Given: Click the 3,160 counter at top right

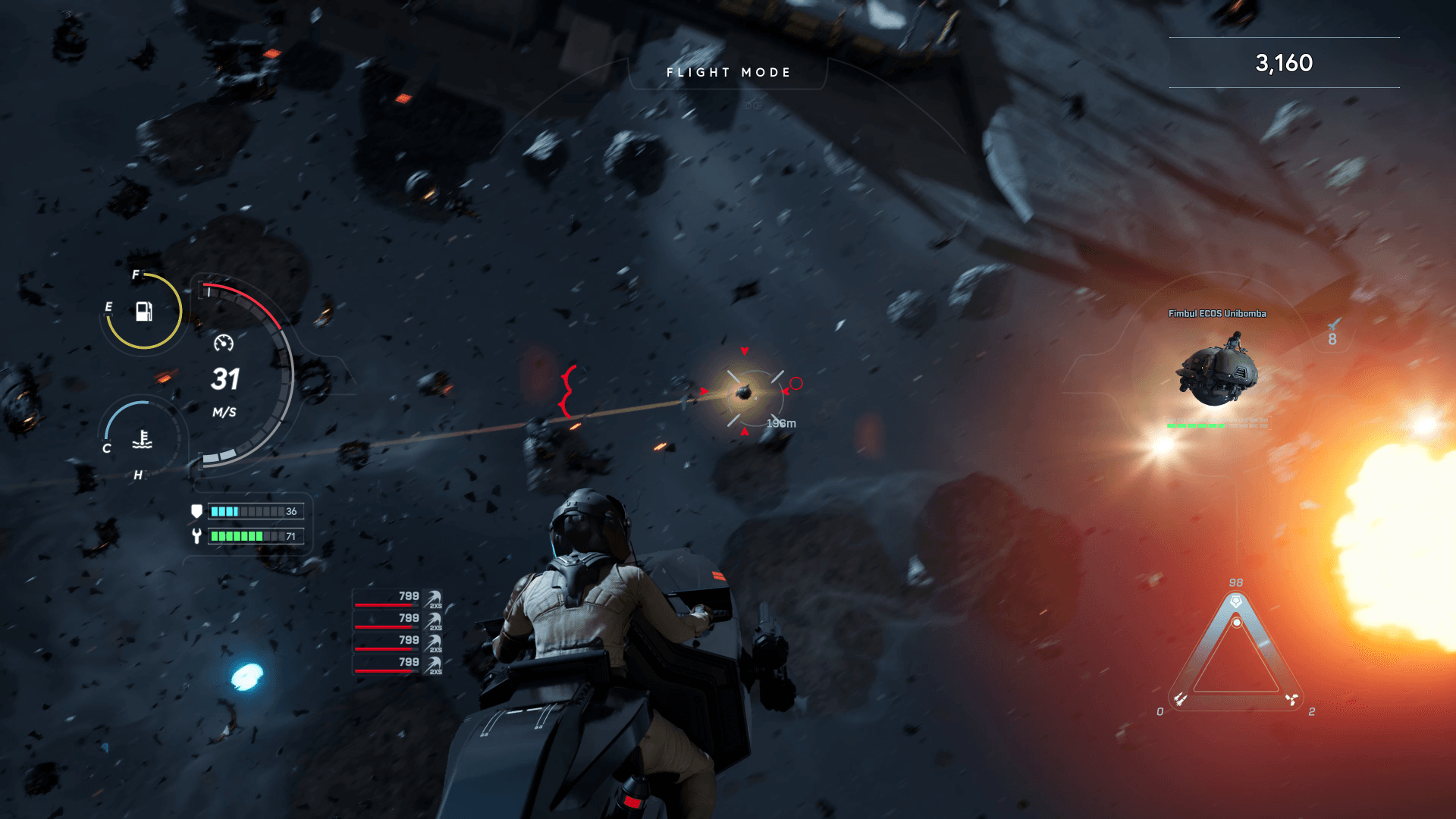Looking at the screenshot, I should 1283,64.
